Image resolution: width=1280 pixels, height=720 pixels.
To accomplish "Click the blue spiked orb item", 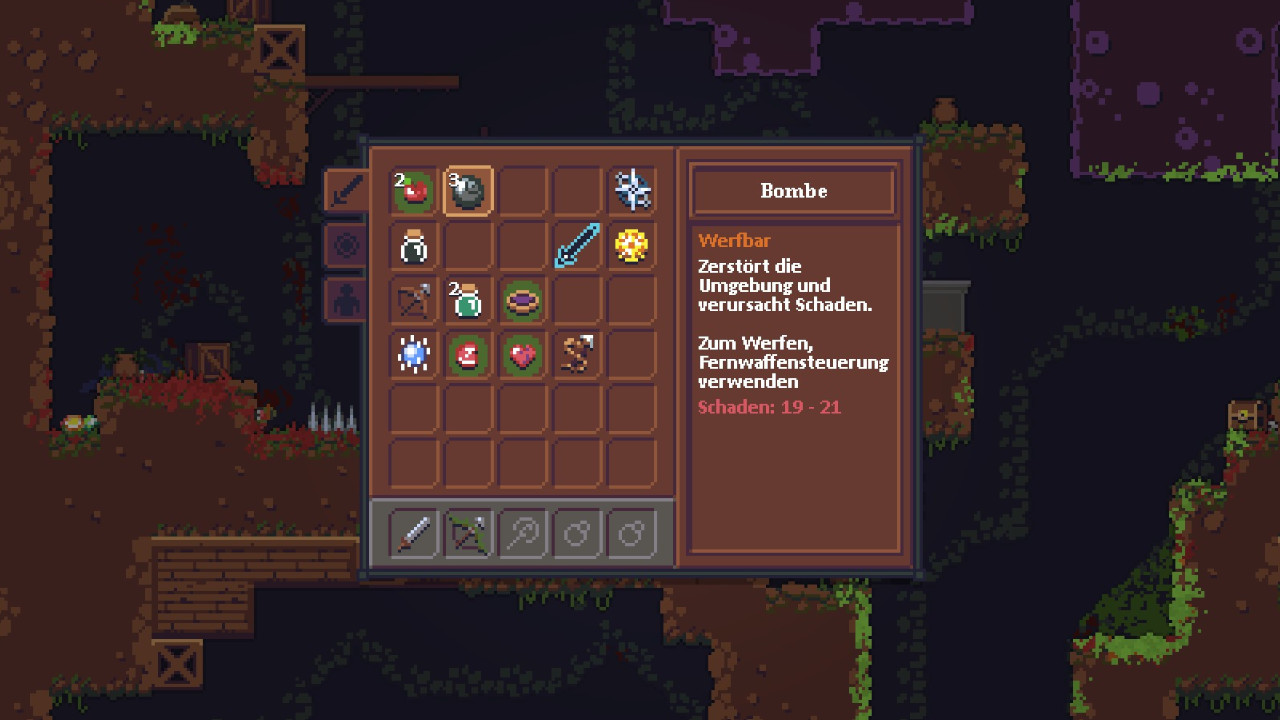I will [x=413, y=354].
